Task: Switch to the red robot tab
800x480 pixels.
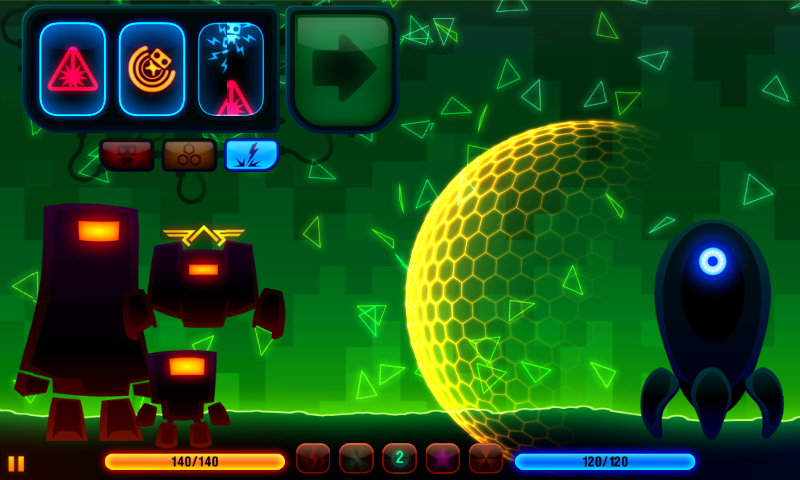Action: pyautogui.click(x=126, y=155)
